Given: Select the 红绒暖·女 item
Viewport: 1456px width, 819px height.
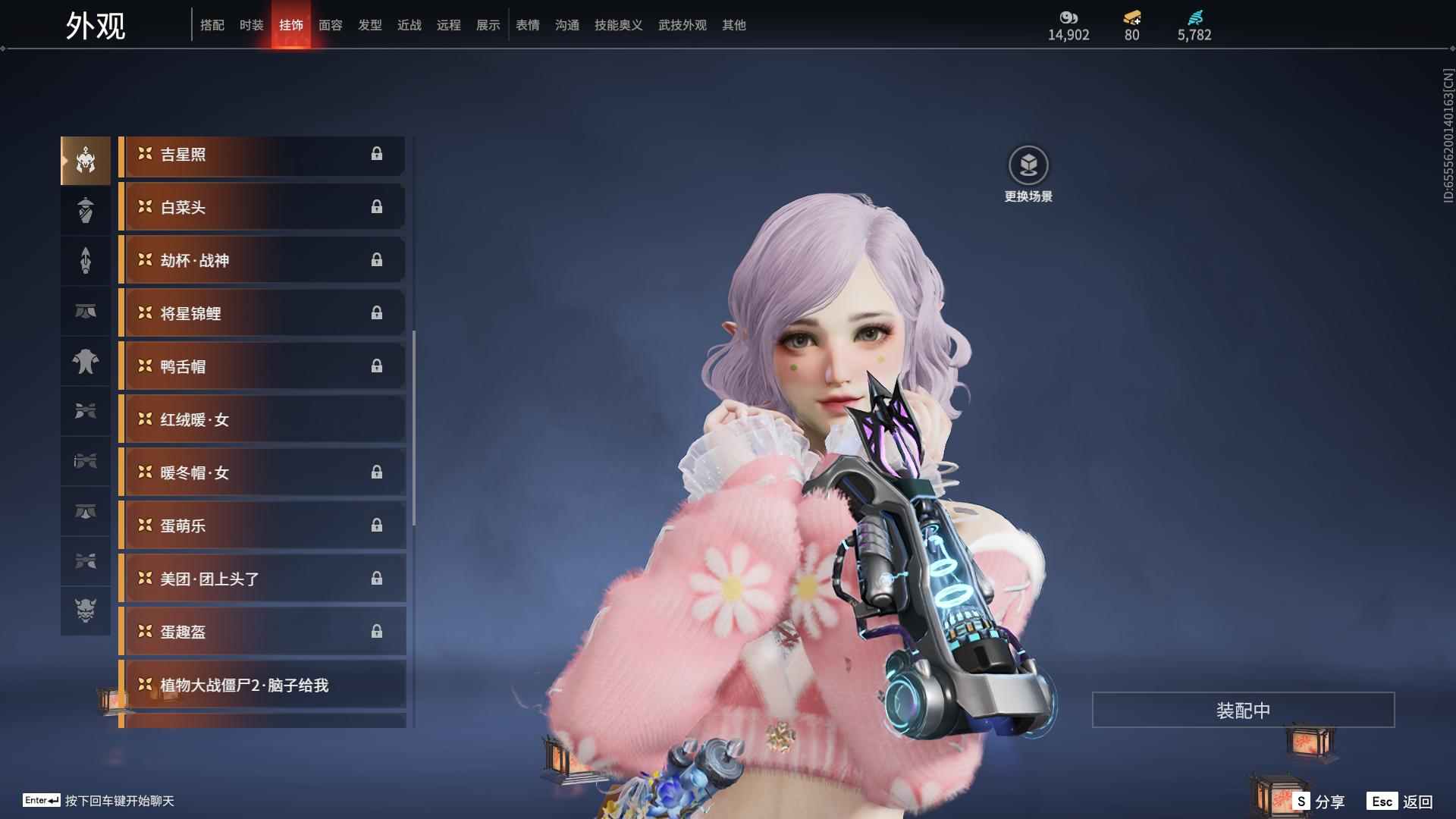Looking at the screenshot, I should (262, 420).
